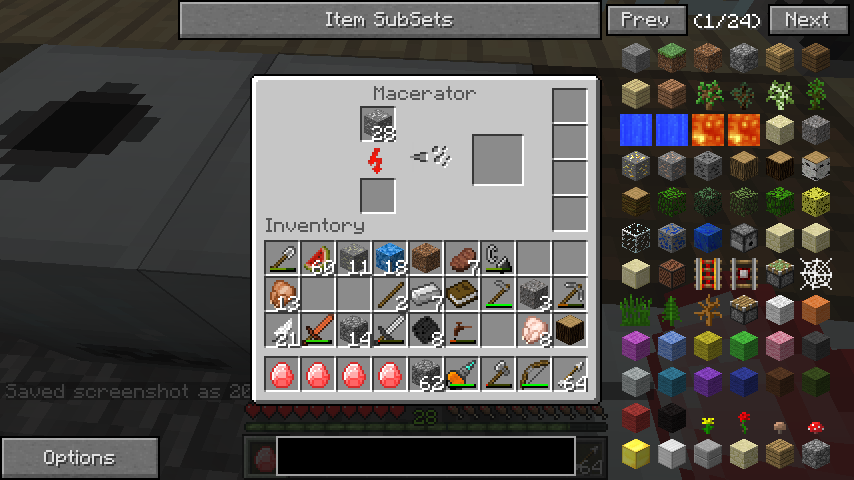Image resolution: width=854 pixels, height=480 pixels.
Task: Choose the iron ingot stack in the inventory
Action: coord(426,294)
